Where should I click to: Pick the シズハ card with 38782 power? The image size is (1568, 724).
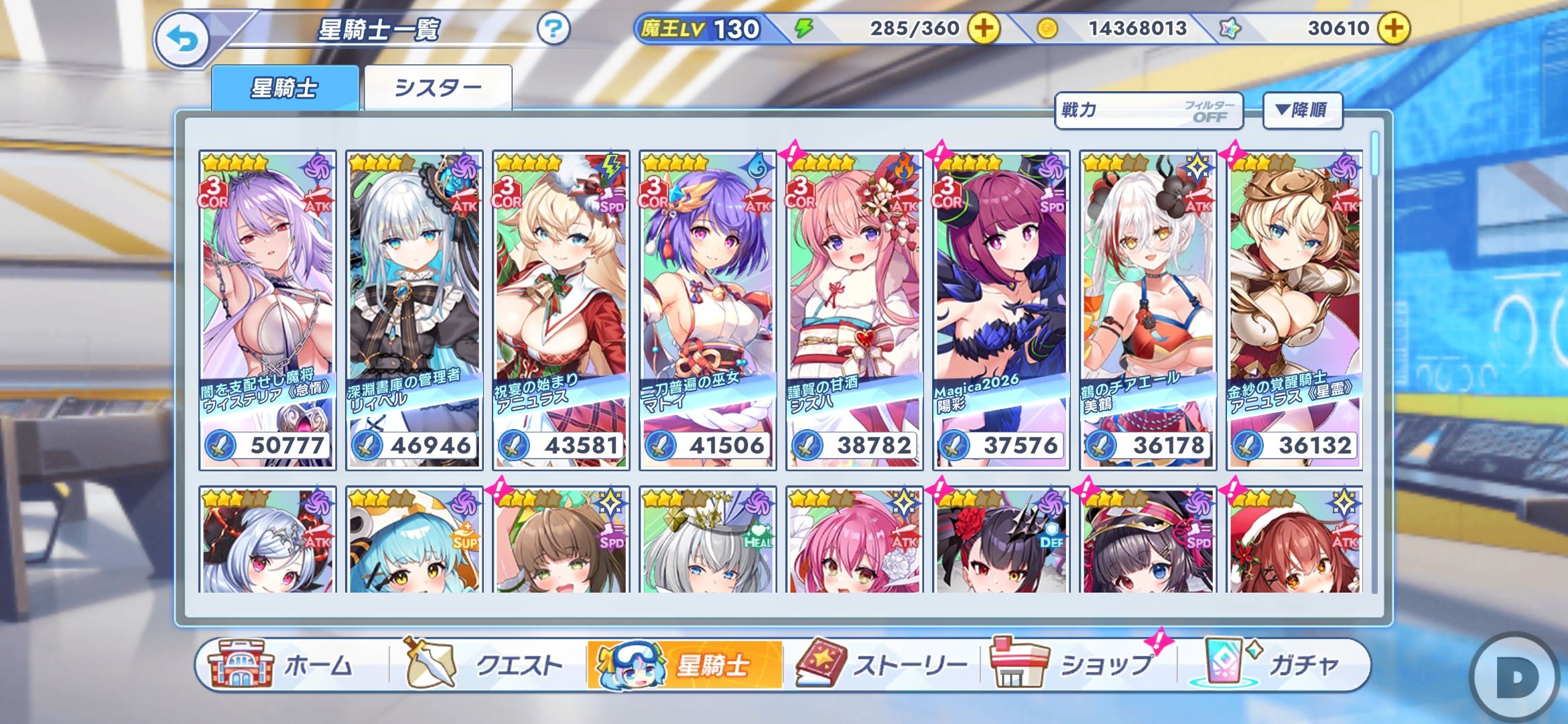click(854, 310)
